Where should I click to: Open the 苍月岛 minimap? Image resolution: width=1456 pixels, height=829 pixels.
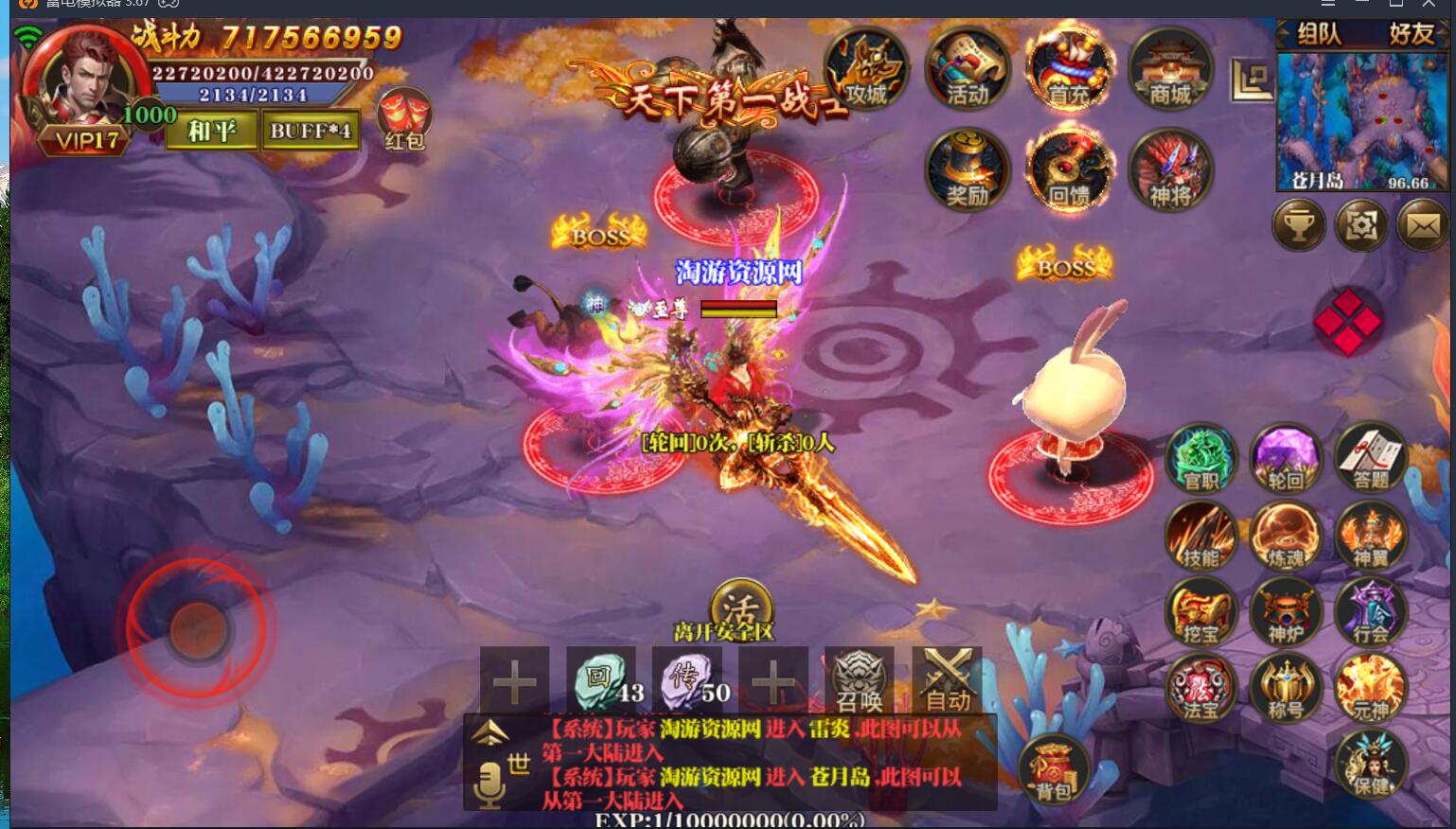(1361, 121)
